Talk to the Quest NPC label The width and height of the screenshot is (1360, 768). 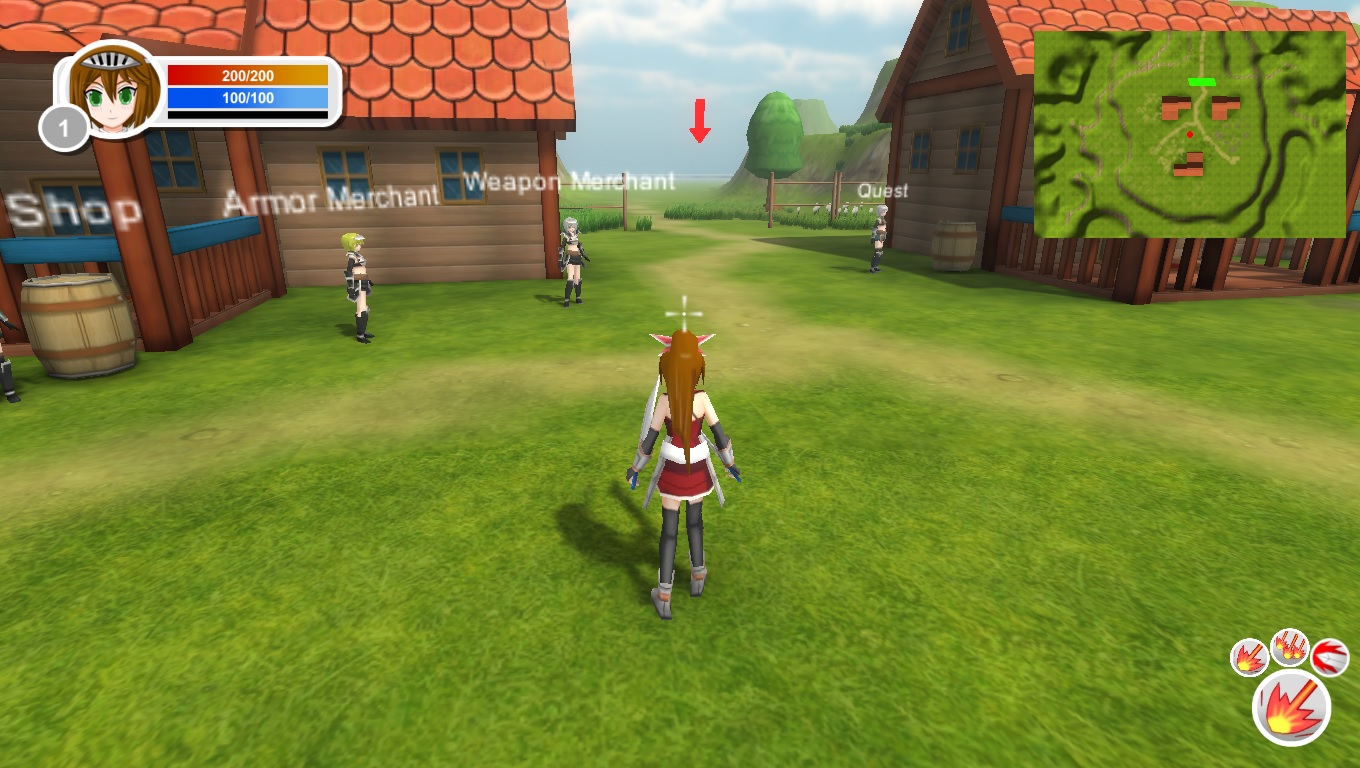[882, 190]
